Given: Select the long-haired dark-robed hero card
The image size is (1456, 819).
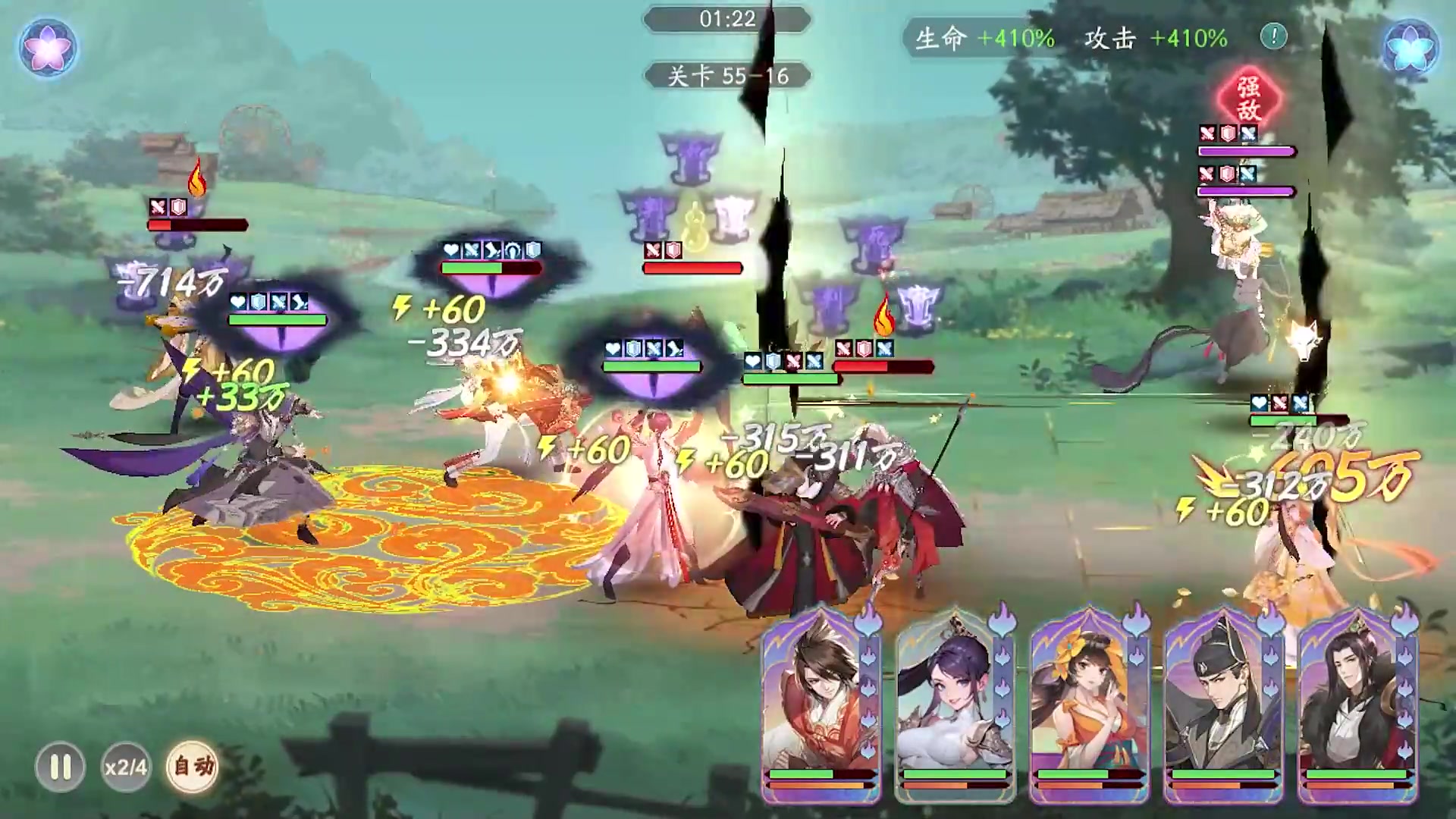Looking at the screenshot, I should click(x=1357, y=701).
